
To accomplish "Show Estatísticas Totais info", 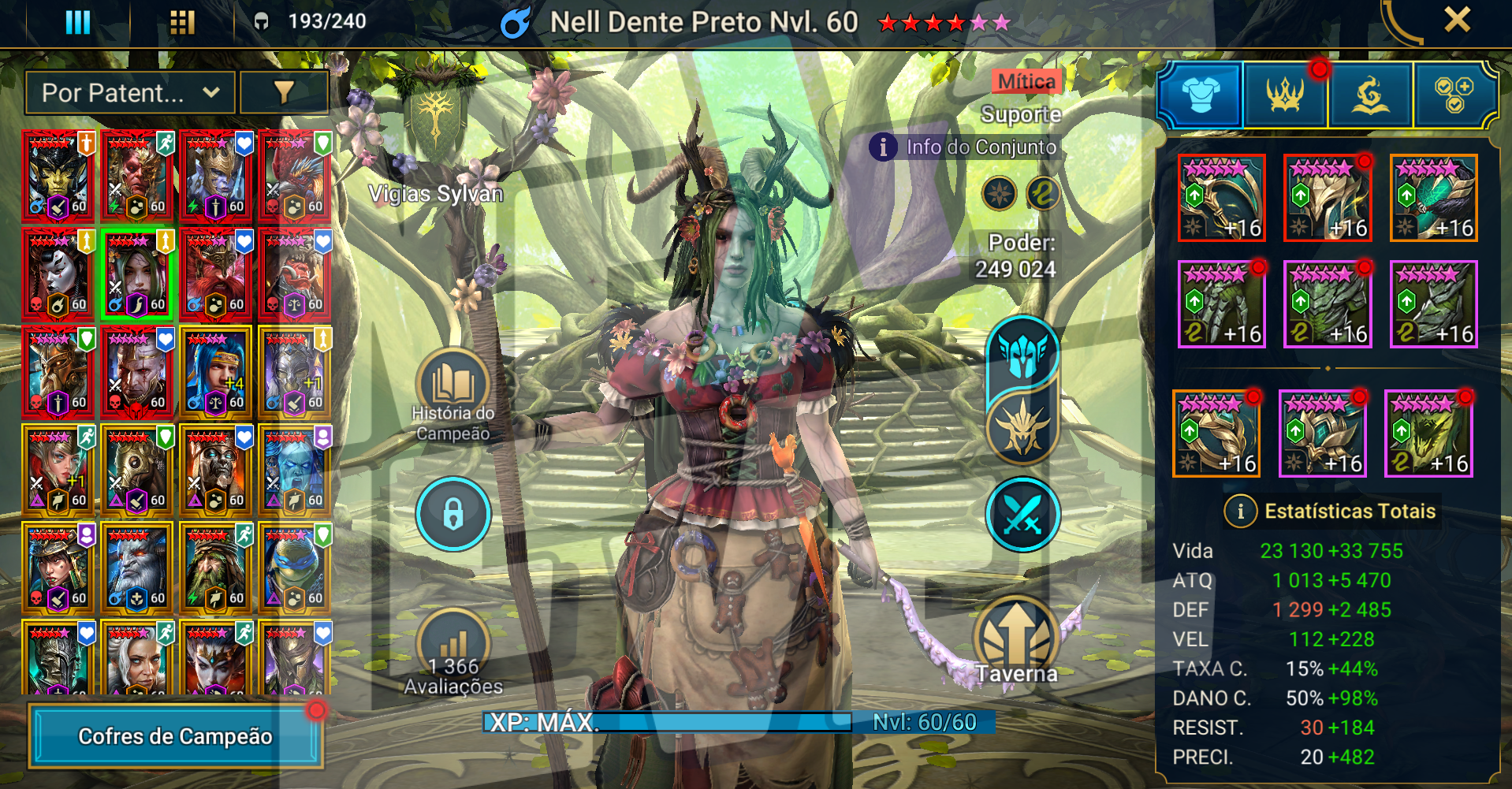I will pos(1240,512).
